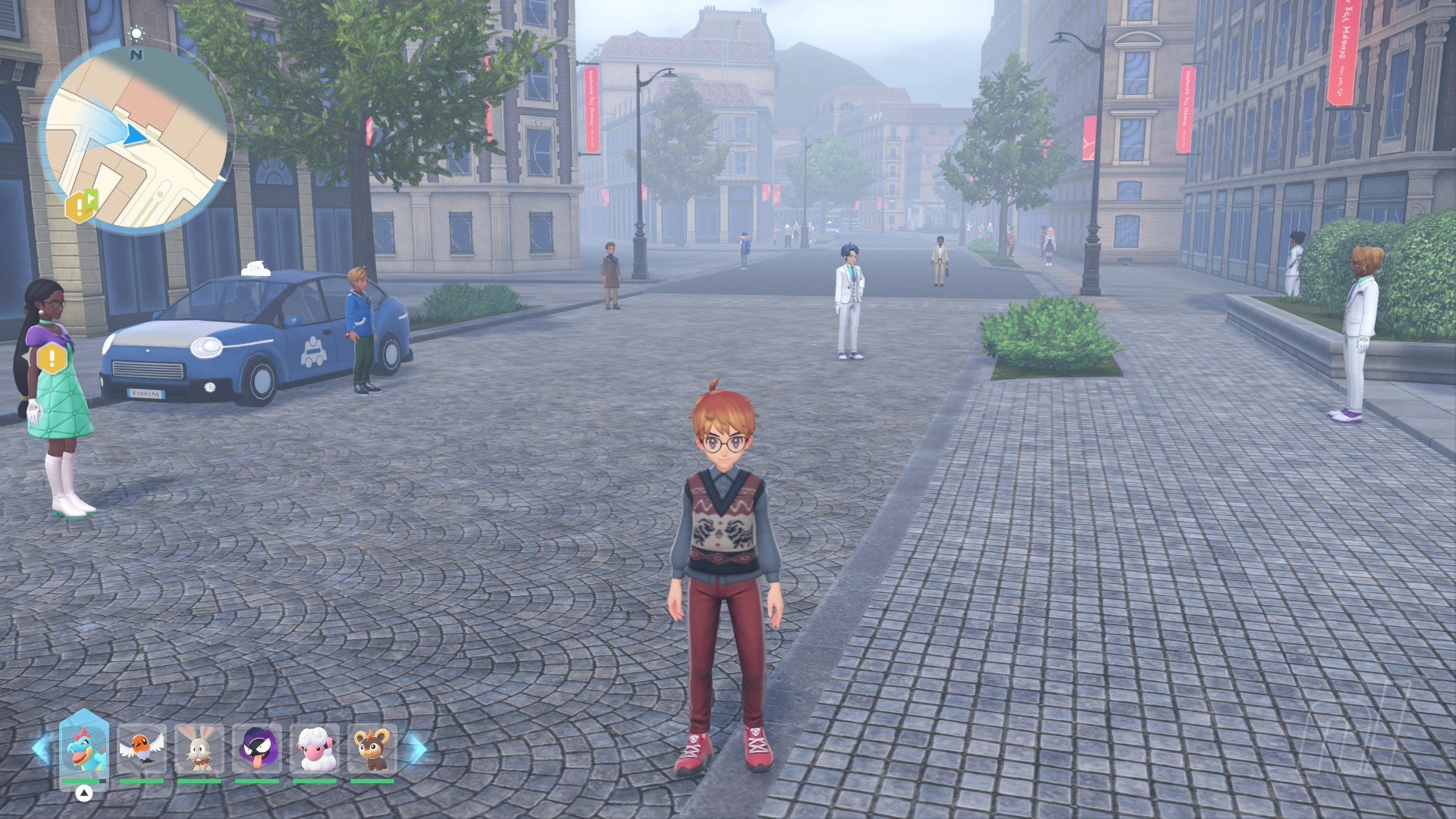Select the Flaaffy party slot

315,748
